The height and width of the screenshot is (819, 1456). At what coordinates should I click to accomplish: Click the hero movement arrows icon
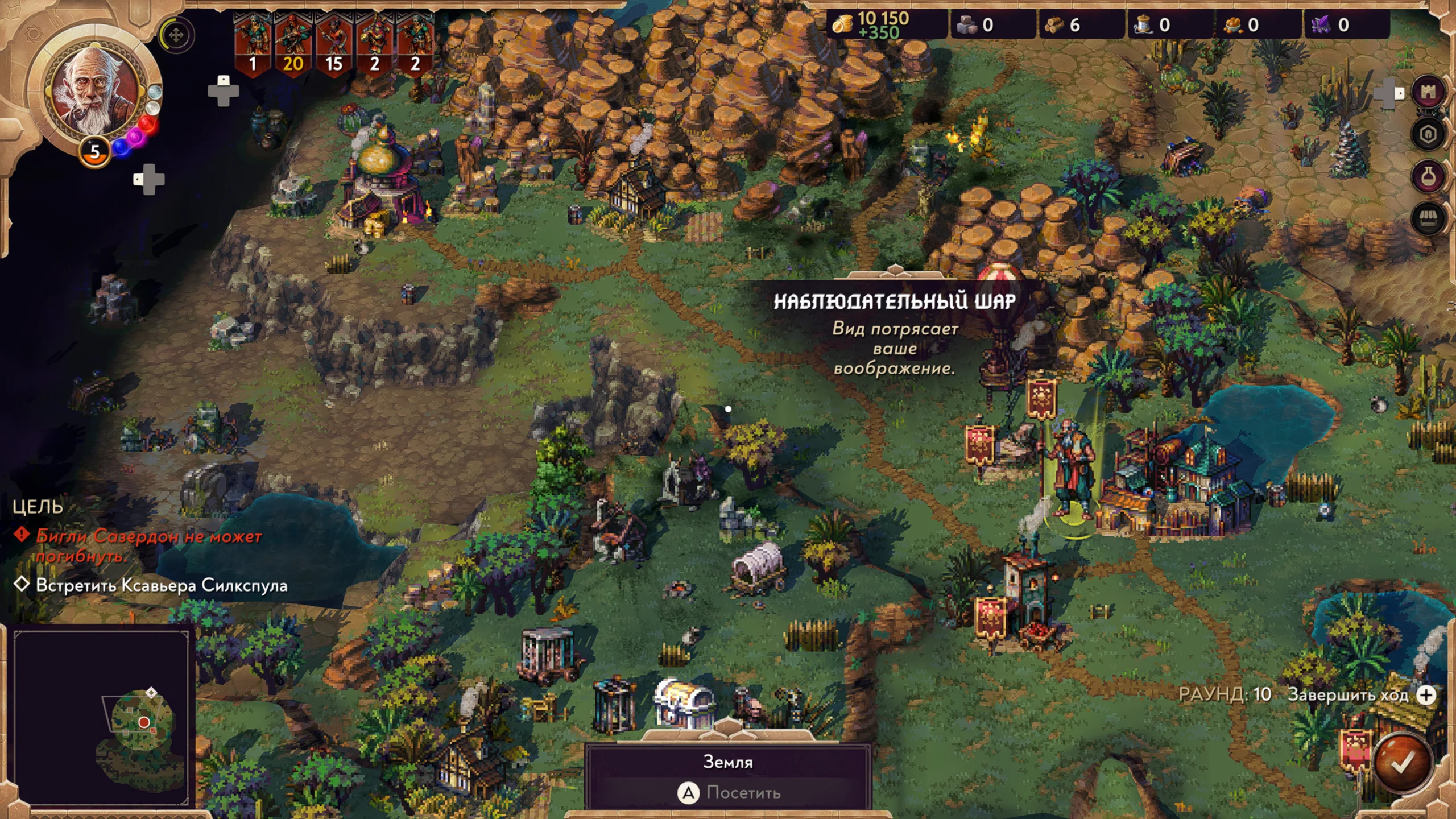(176, 35)
